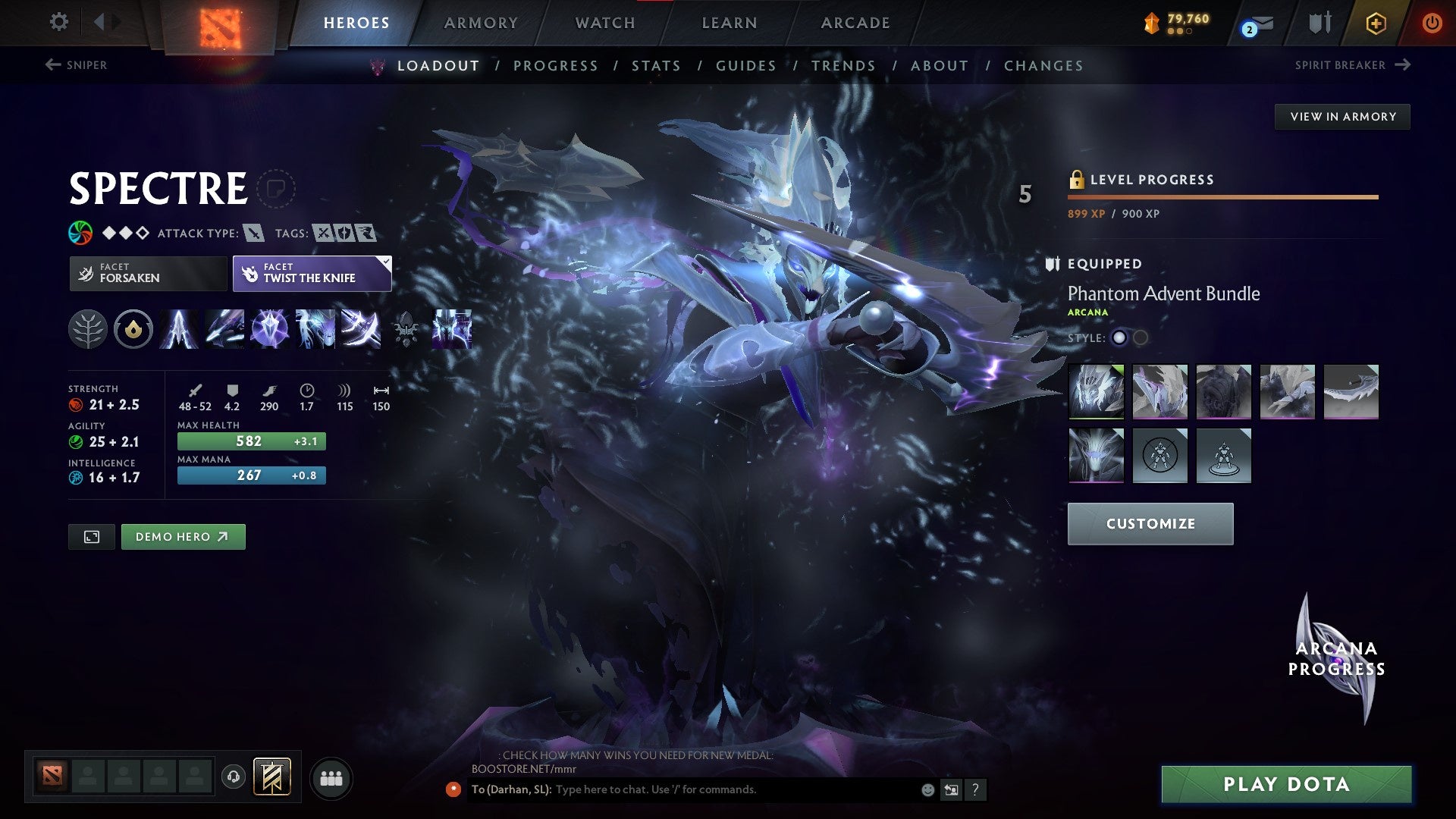Open the Dota Plus hexagon icon
This screenshot has height=819, width=1456.
(1376, 23)
